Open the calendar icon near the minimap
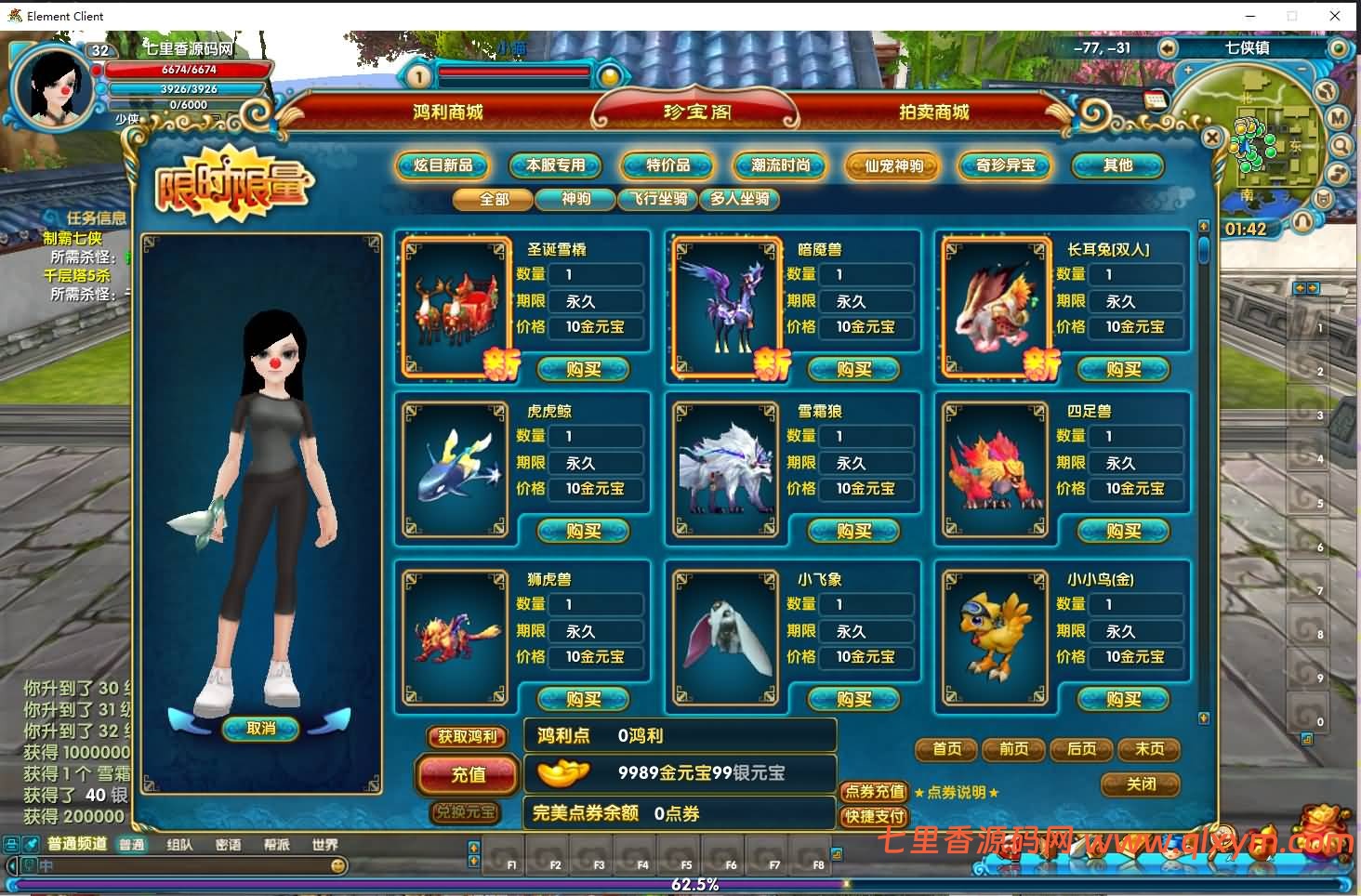 point(1155,100)
